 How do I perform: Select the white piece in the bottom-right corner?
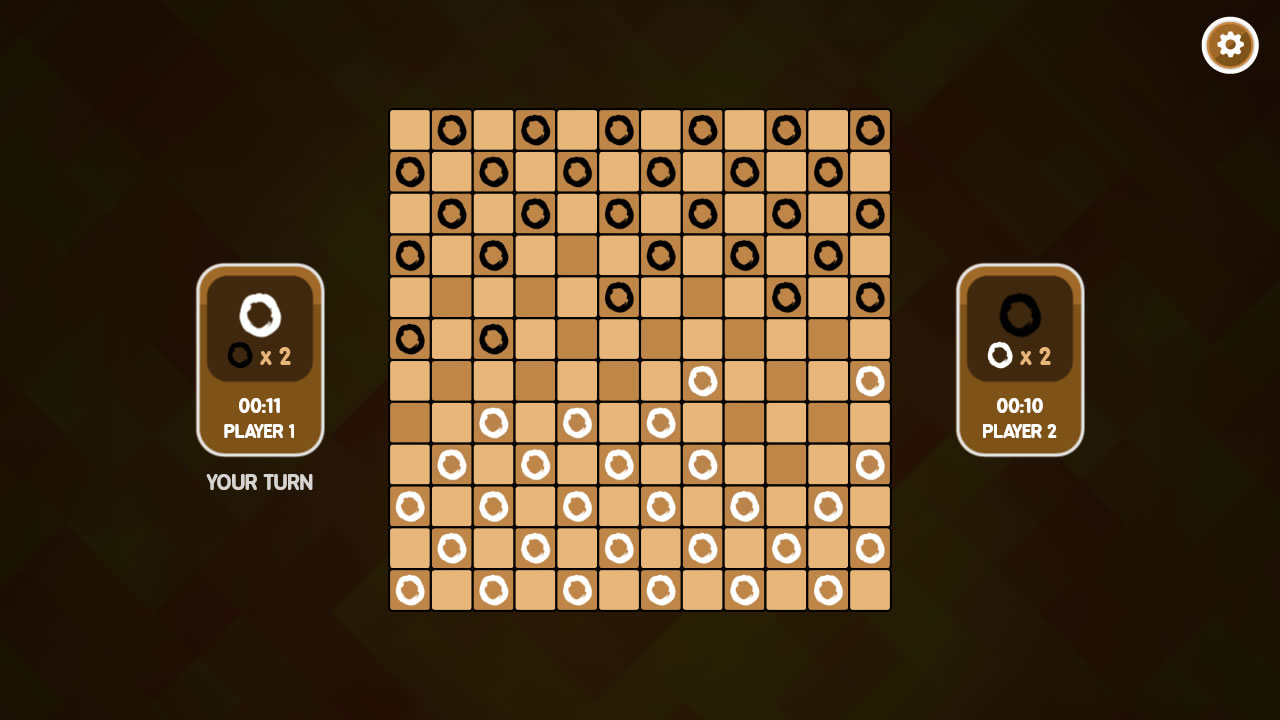click(x=869, y=548)
